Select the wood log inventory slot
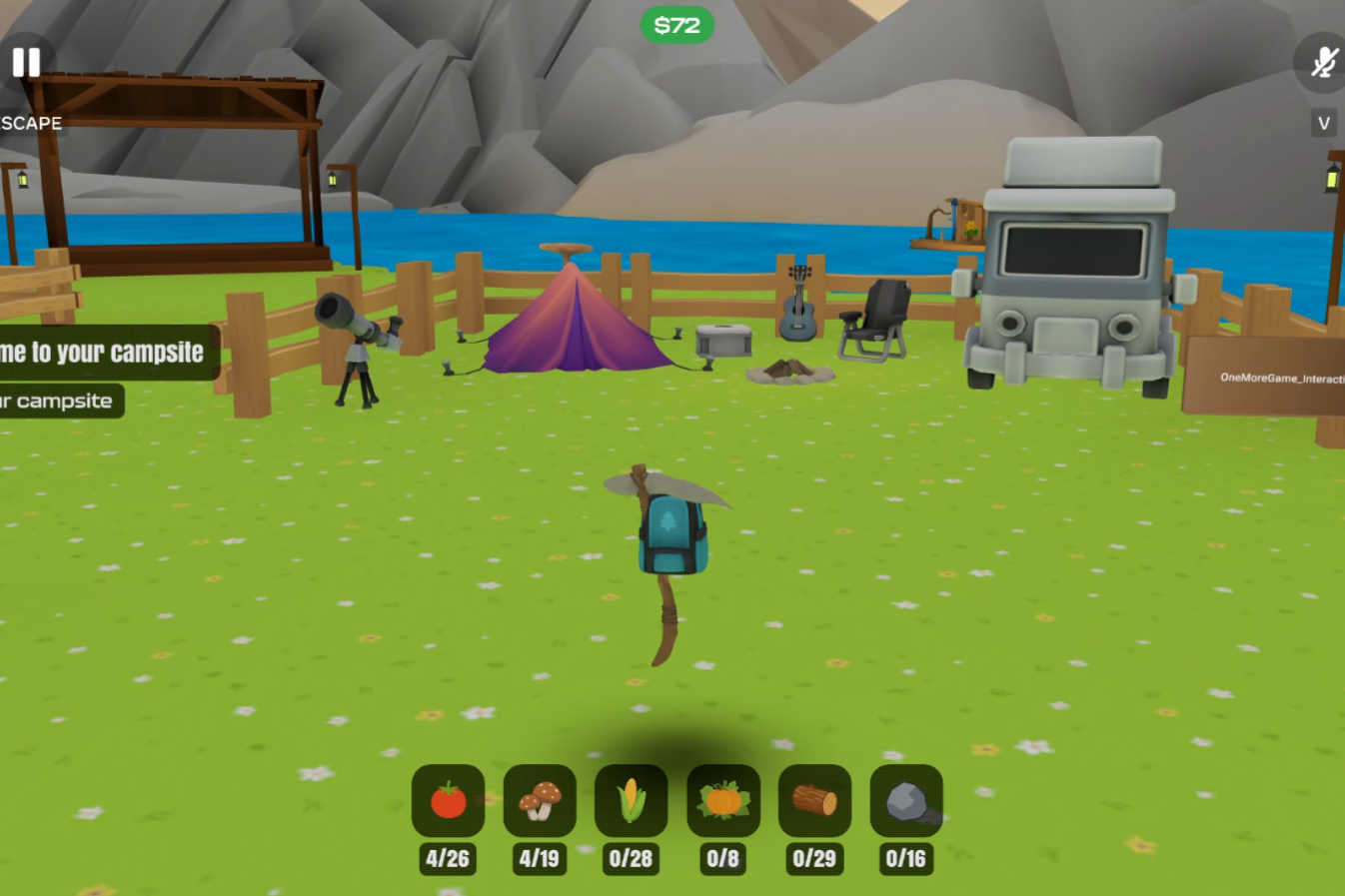This screenshot has width=1345, height=896. click(x=814, y=801)
